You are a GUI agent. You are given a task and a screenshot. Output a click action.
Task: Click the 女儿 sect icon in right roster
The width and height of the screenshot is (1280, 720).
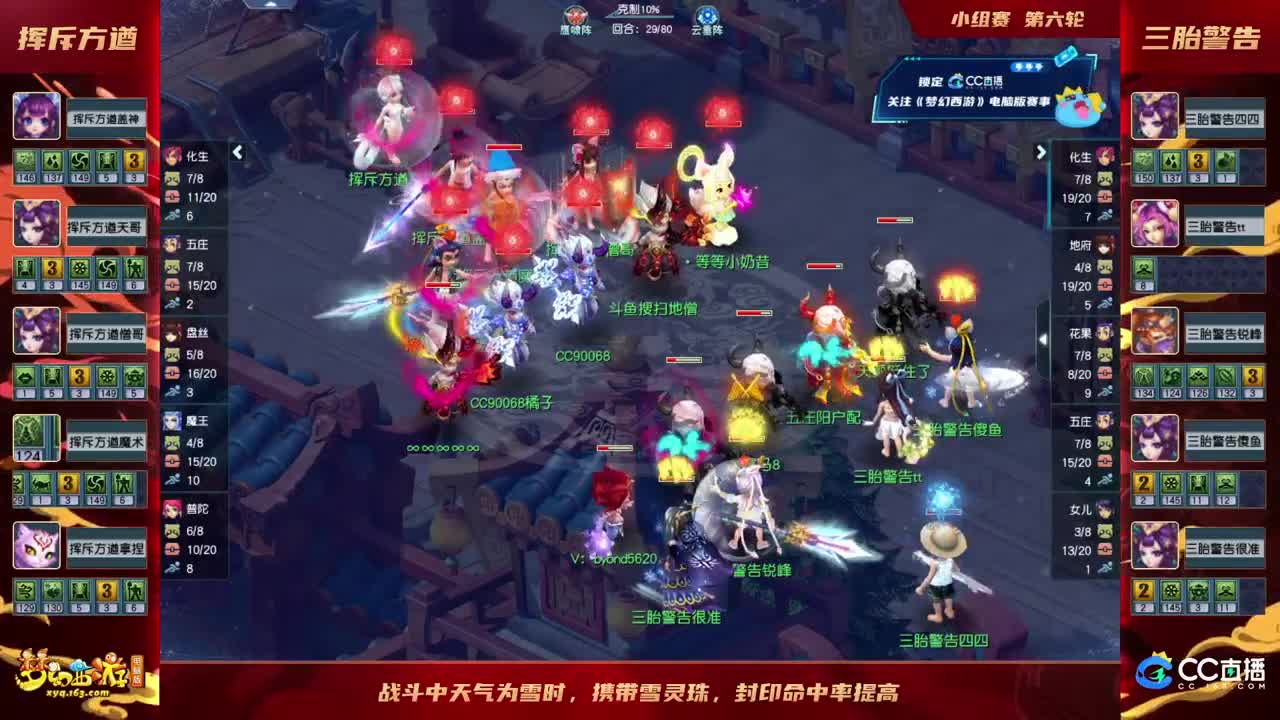[1101, 512]
